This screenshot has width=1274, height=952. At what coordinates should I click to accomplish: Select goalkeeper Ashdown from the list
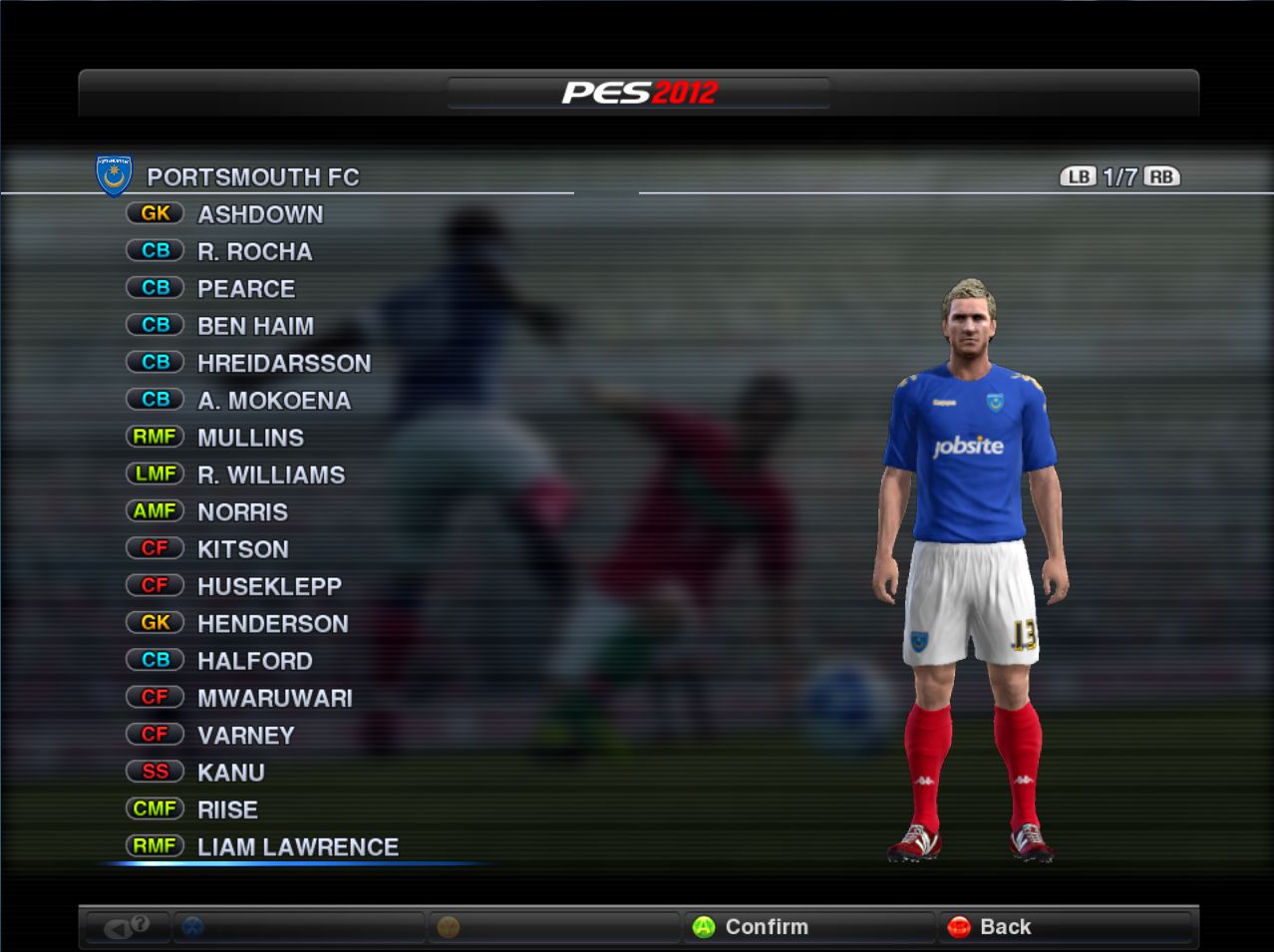260,214
